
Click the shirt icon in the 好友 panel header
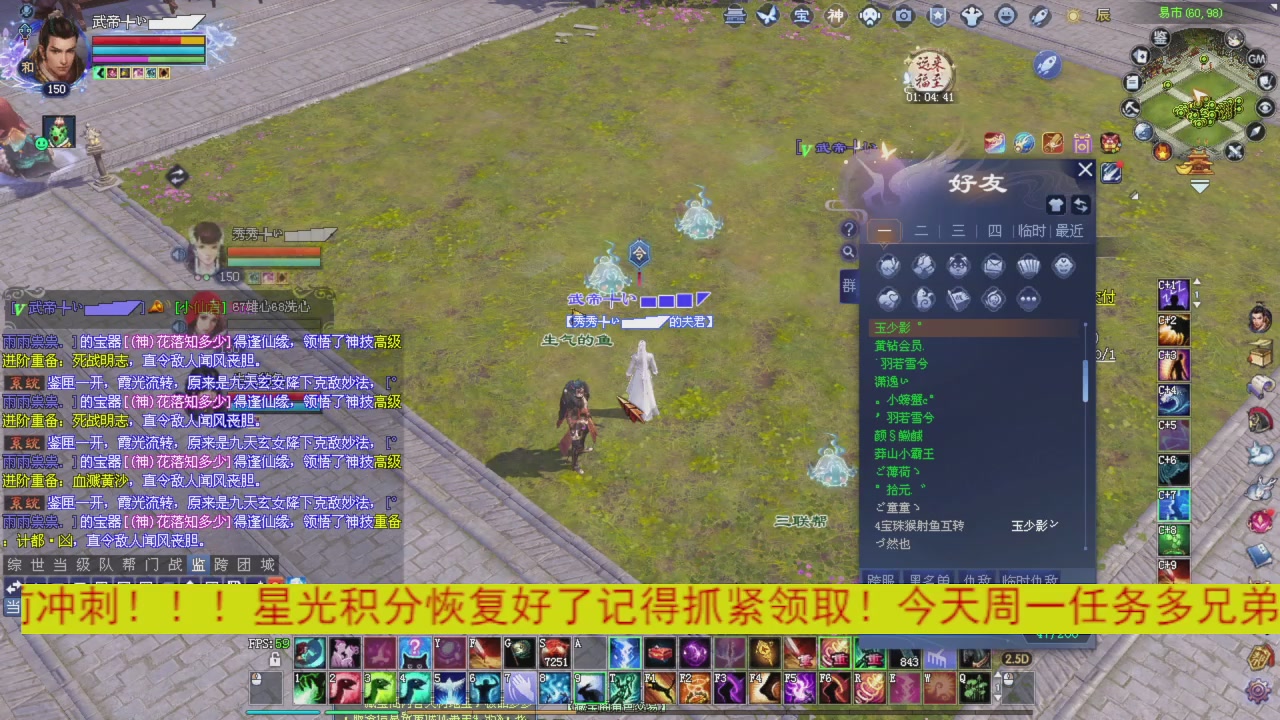(x=1056, y=205)
